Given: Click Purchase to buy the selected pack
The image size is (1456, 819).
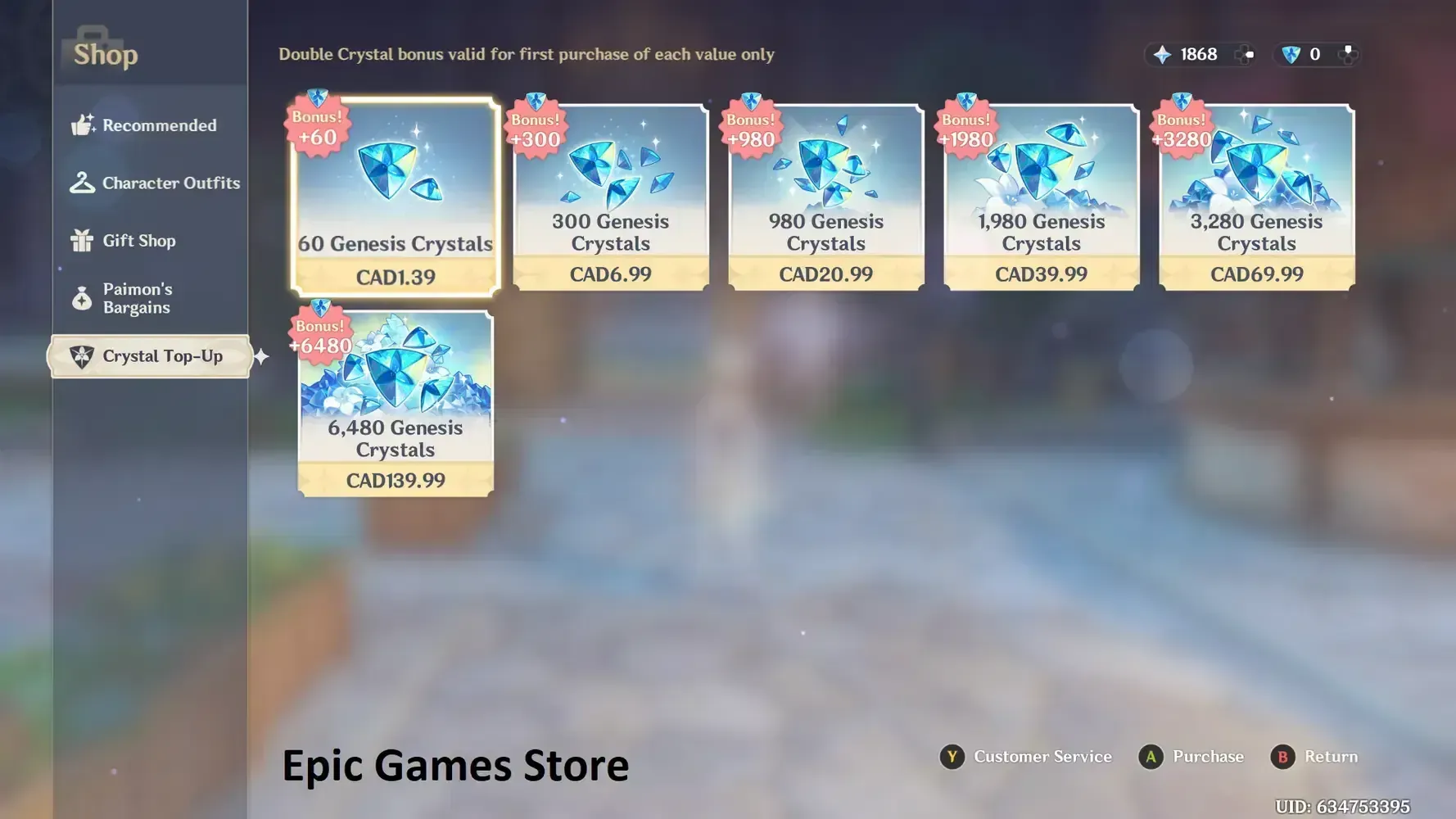Looking at the screenshot, I should pos(1191,757).
